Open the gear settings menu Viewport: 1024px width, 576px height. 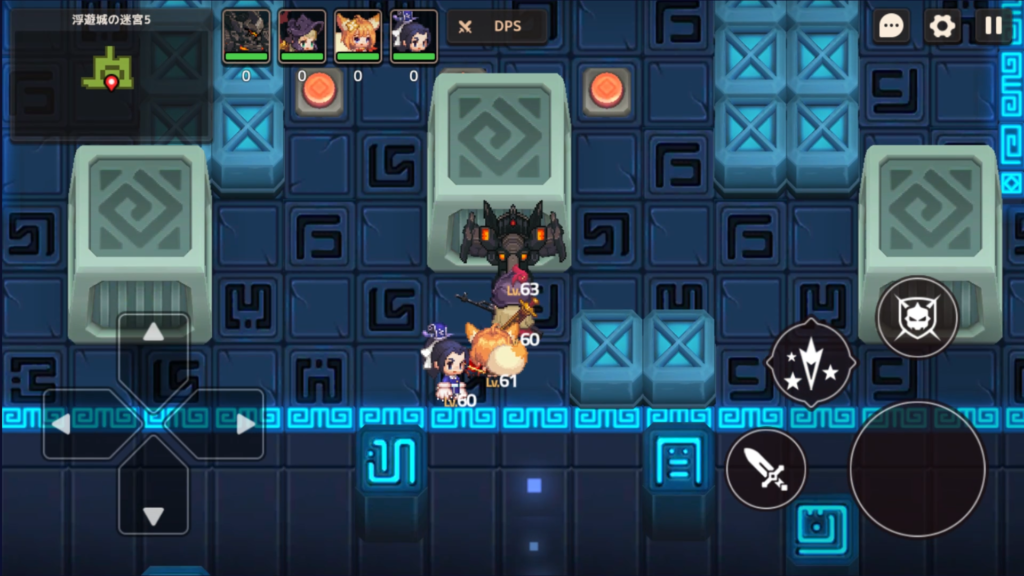(x=942, y=27)
